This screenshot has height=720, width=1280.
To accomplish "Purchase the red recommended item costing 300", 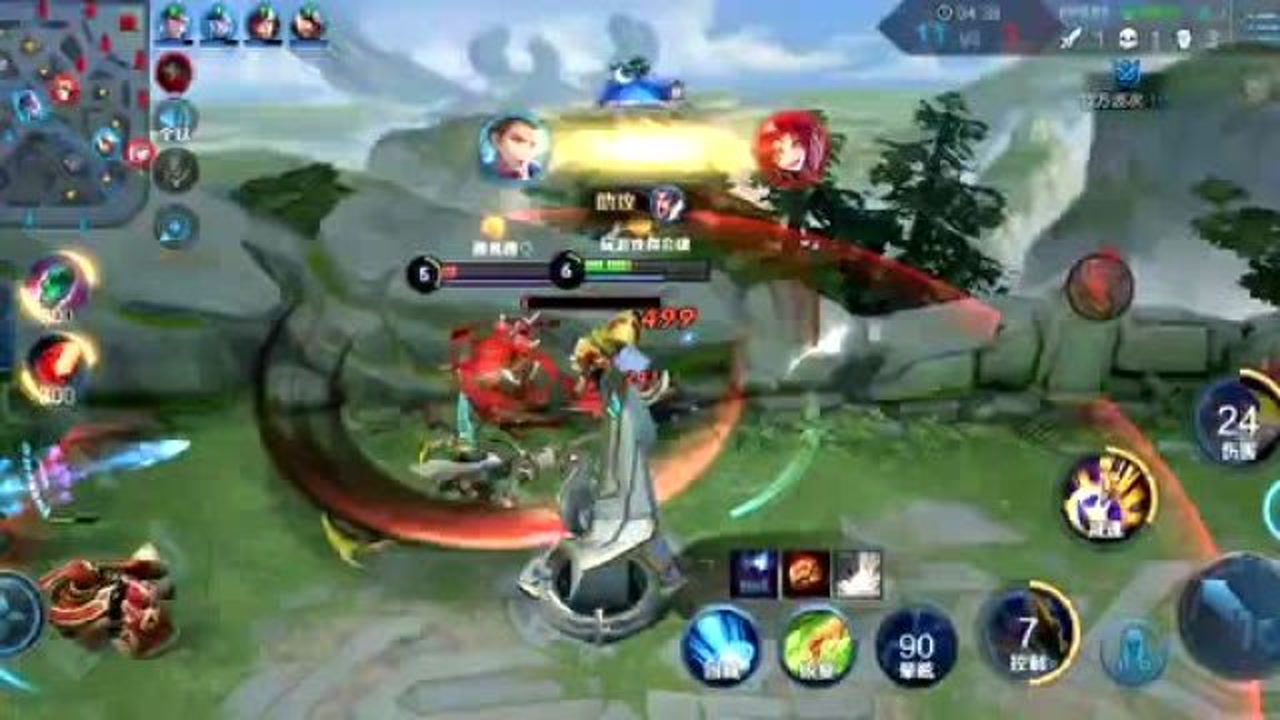I will click(x=58, y=365).
